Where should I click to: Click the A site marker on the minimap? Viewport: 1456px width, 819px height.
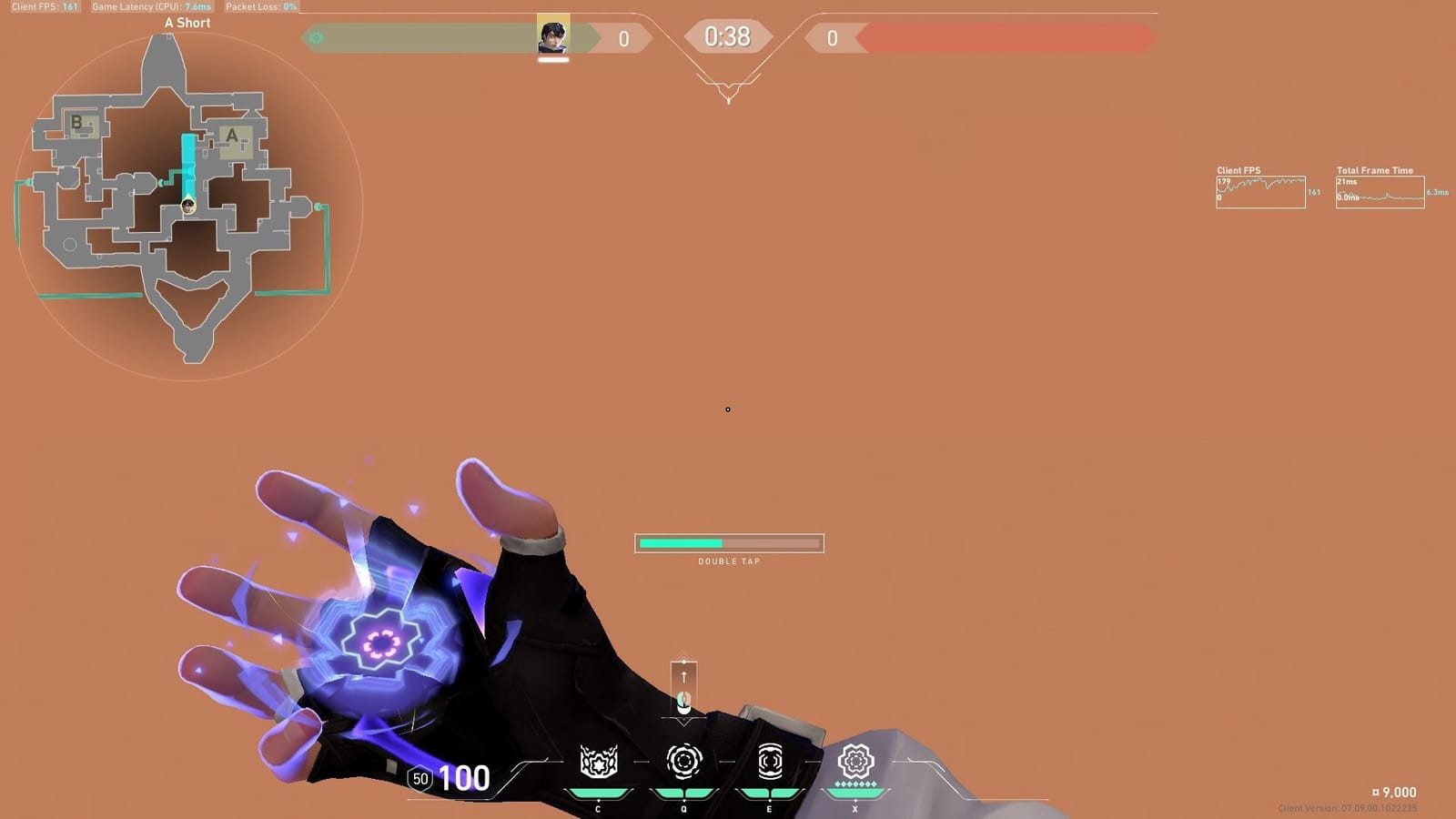click(x=233, y=136)
